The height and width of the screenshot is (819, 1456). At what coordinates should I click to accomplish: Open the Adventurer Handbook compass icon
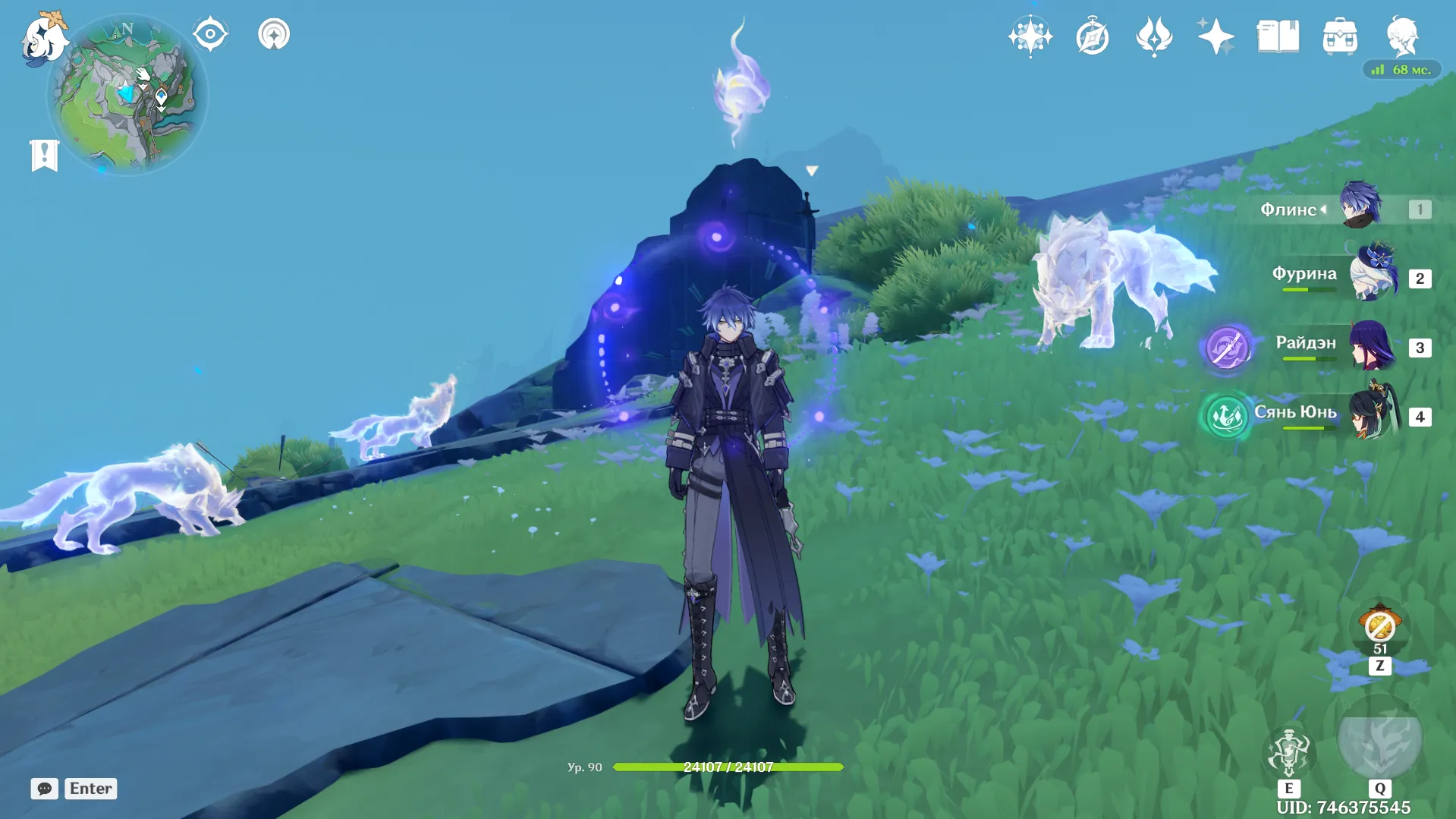pyautogui.click(x=1092, y=36)
